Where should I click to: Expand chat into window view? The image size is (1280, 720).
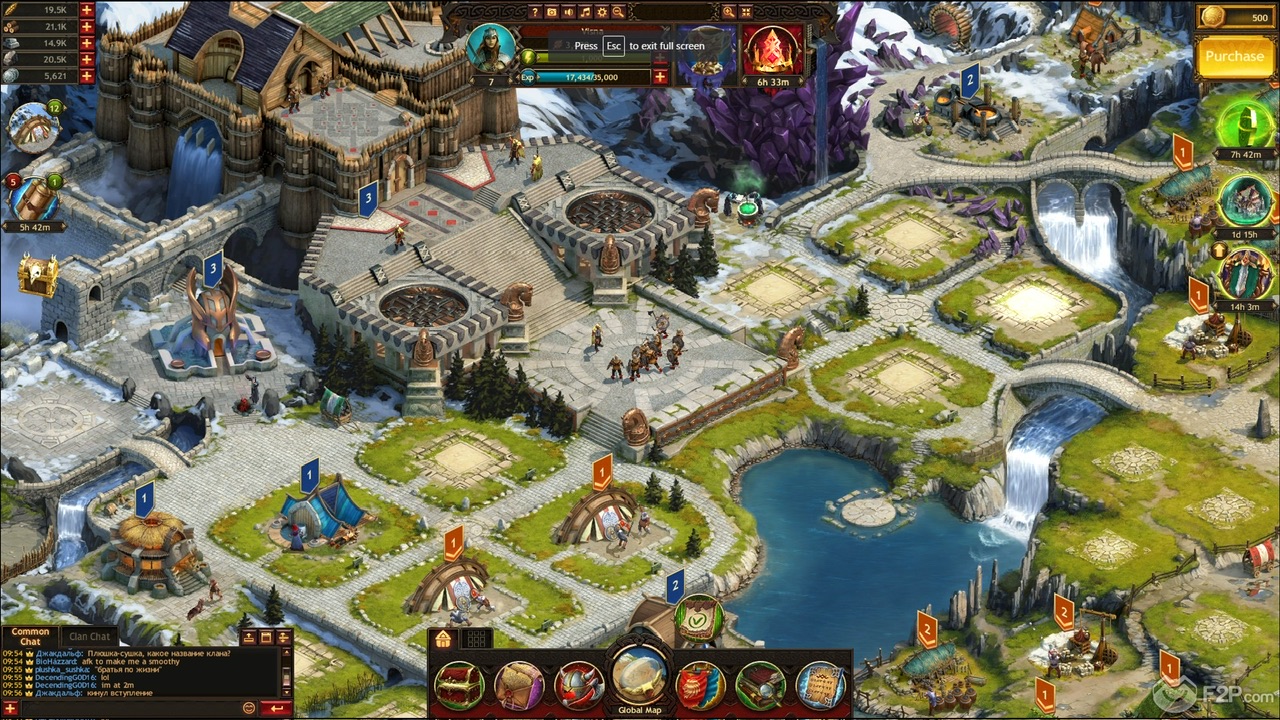pyautogui.click(x=266, y=636)
